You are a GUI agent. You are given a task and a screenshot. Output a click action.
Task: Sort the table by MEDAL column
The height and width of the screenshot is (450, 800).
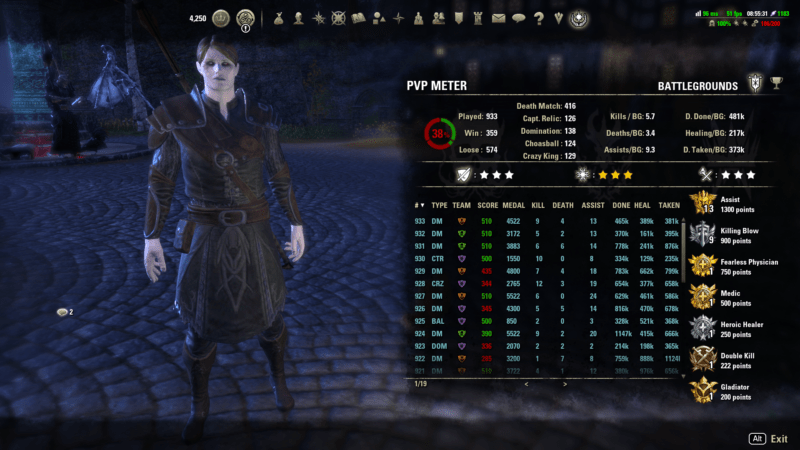click(513, 205)
